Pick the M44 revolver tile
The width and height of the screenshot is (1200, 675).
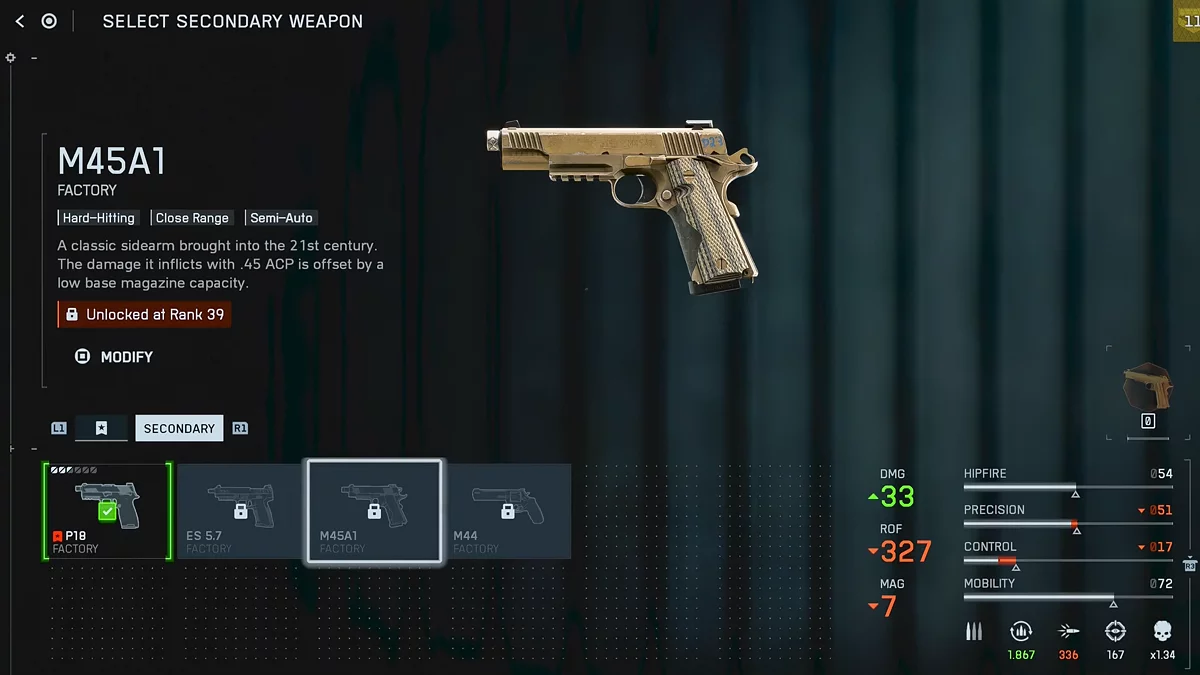507,511
